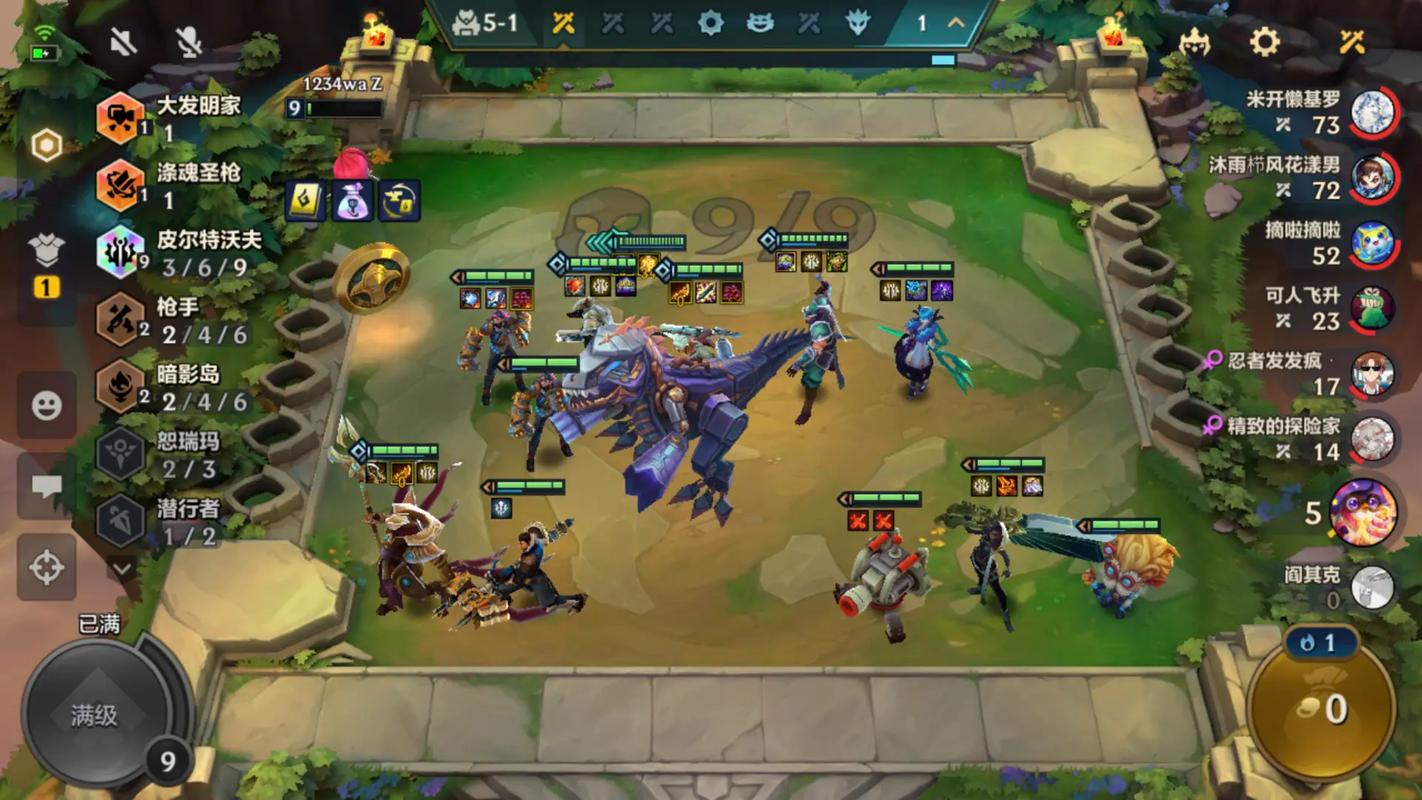
Task: Select the 皮尔特沃夫 trait entry
Action: [x=170, y=252]
